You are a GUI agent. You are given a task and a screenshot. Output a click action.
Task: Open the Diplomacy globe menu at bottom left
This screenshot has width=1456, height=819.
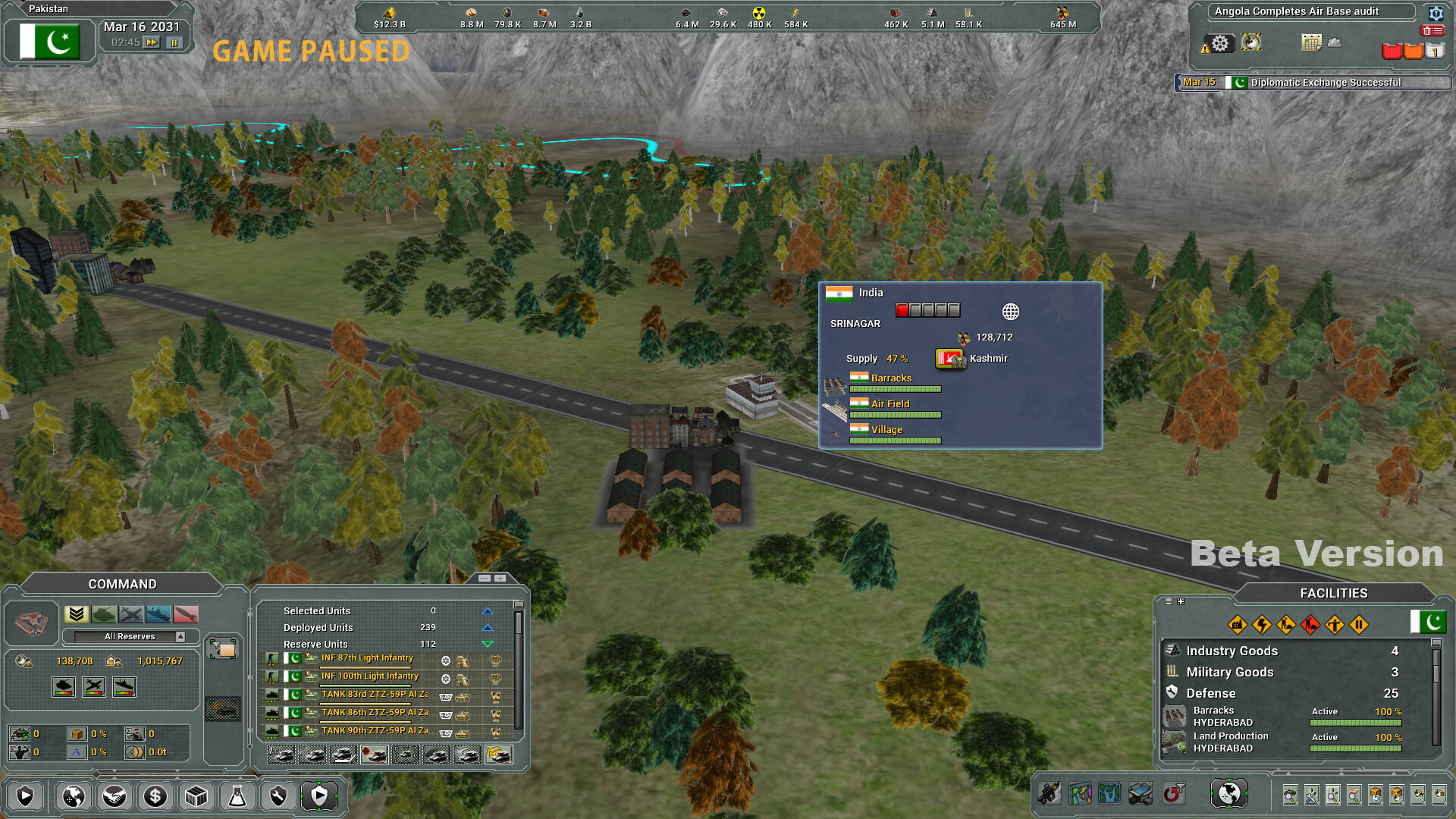(x=73, y=796)
